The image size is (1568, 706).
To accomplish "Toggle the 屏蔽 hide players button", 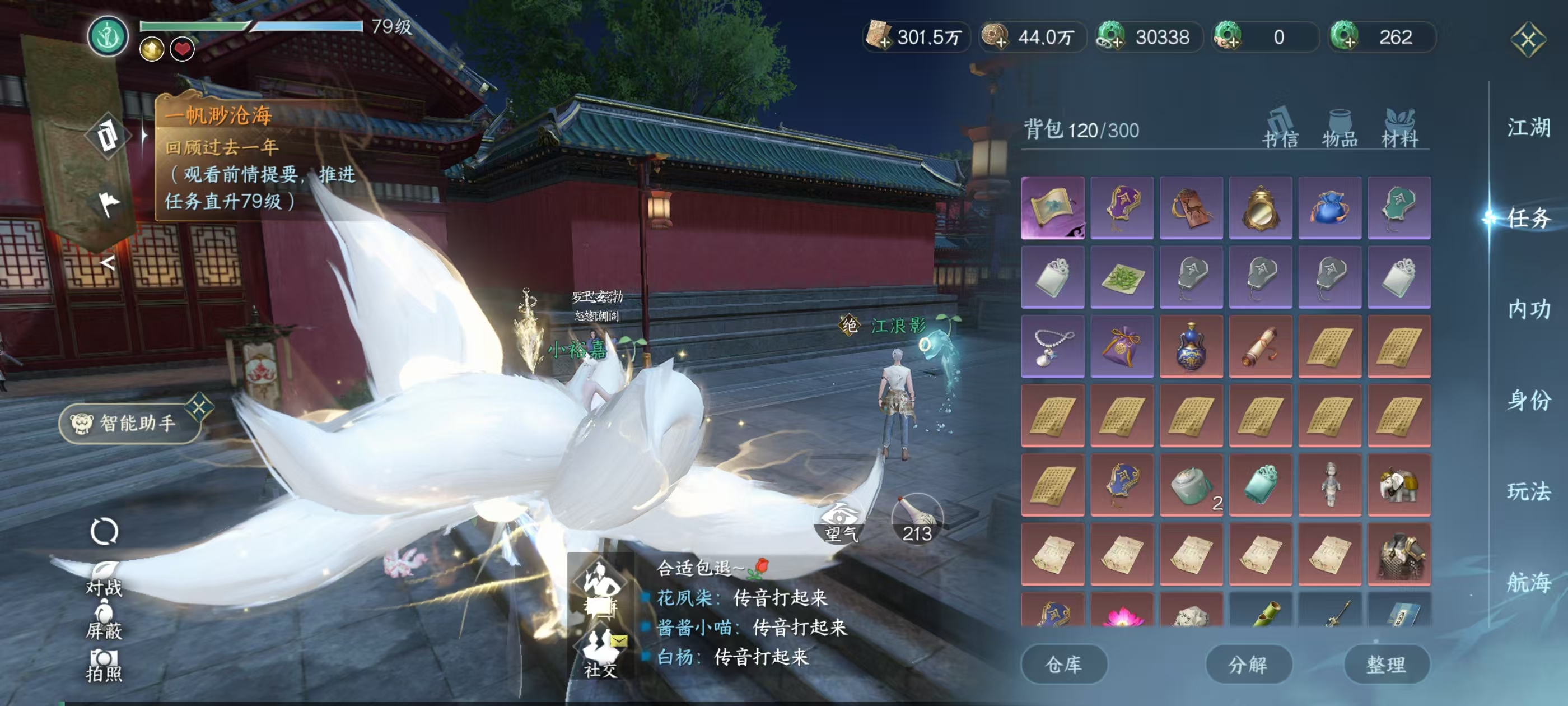I will point(104,620).
